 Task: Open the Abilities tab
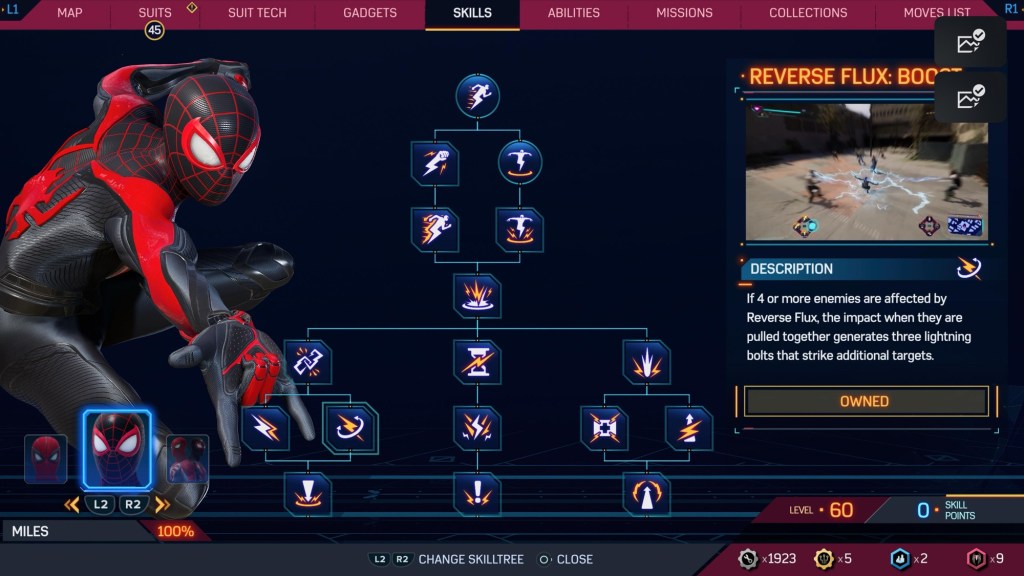tap(574, 13)
